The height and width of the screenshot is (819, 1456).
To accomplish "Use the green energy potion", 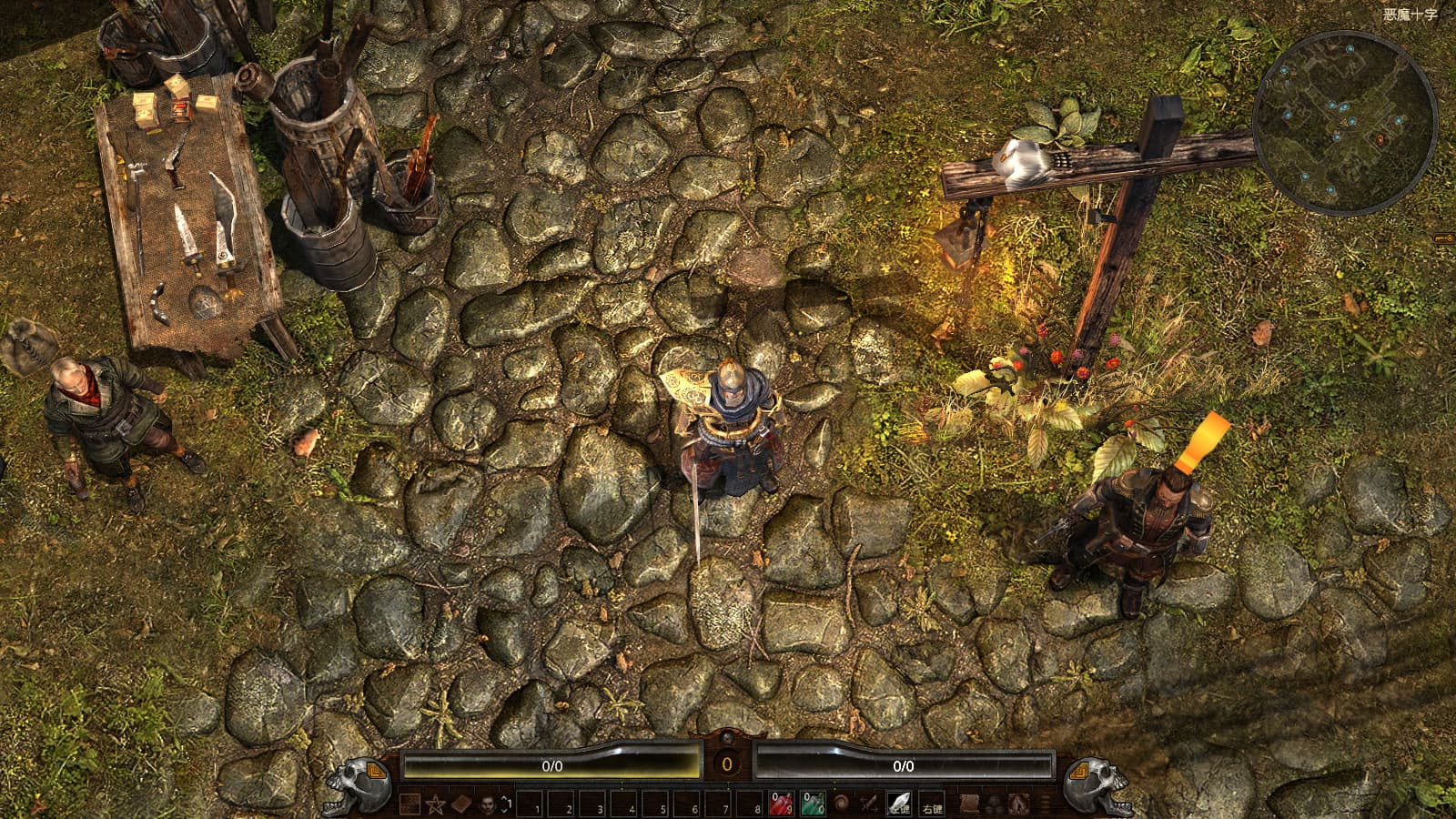I will [813, 804].
